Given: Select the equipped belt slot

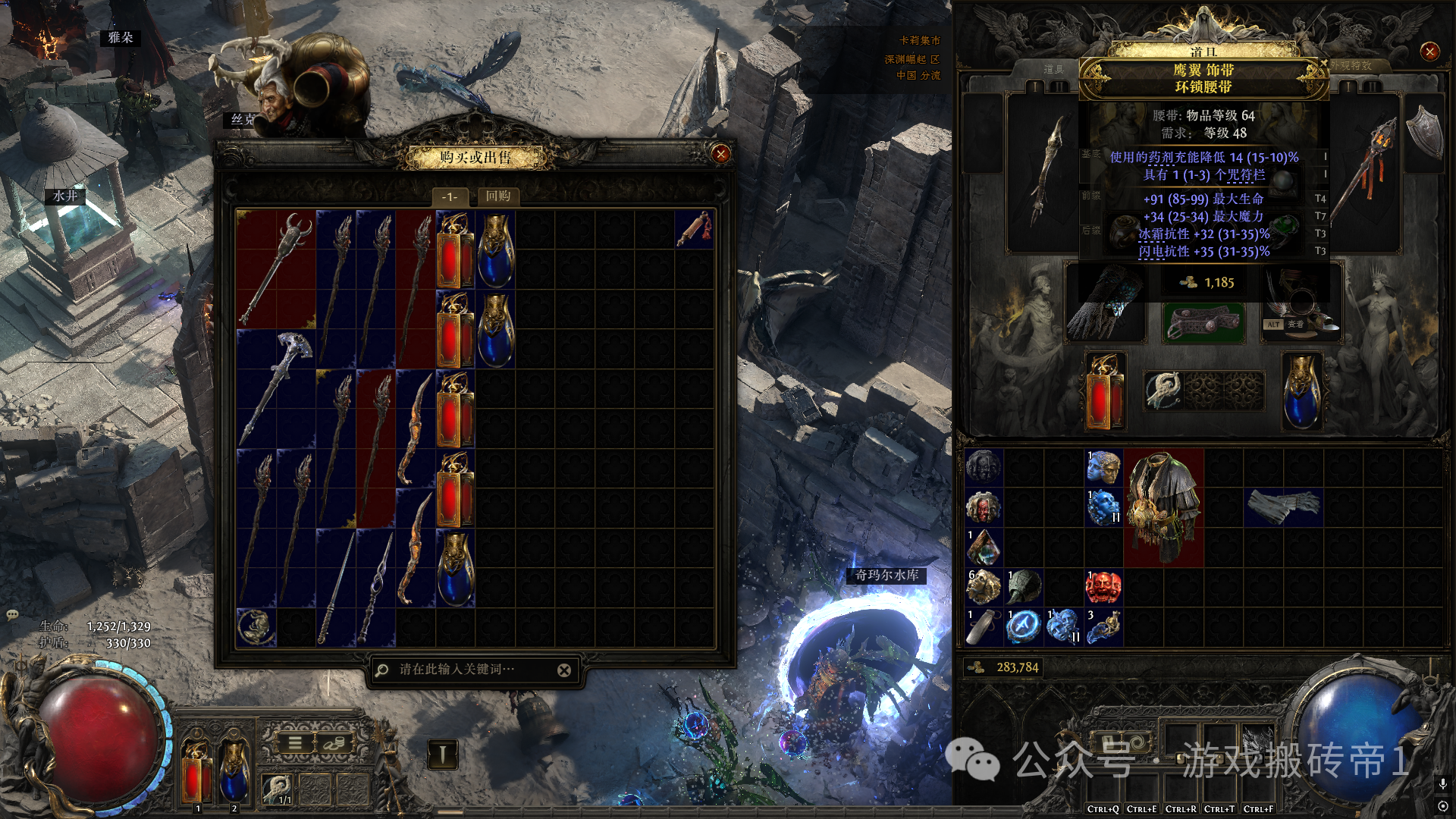Looking at the screenshot, I should click(x=1203, y=323).
